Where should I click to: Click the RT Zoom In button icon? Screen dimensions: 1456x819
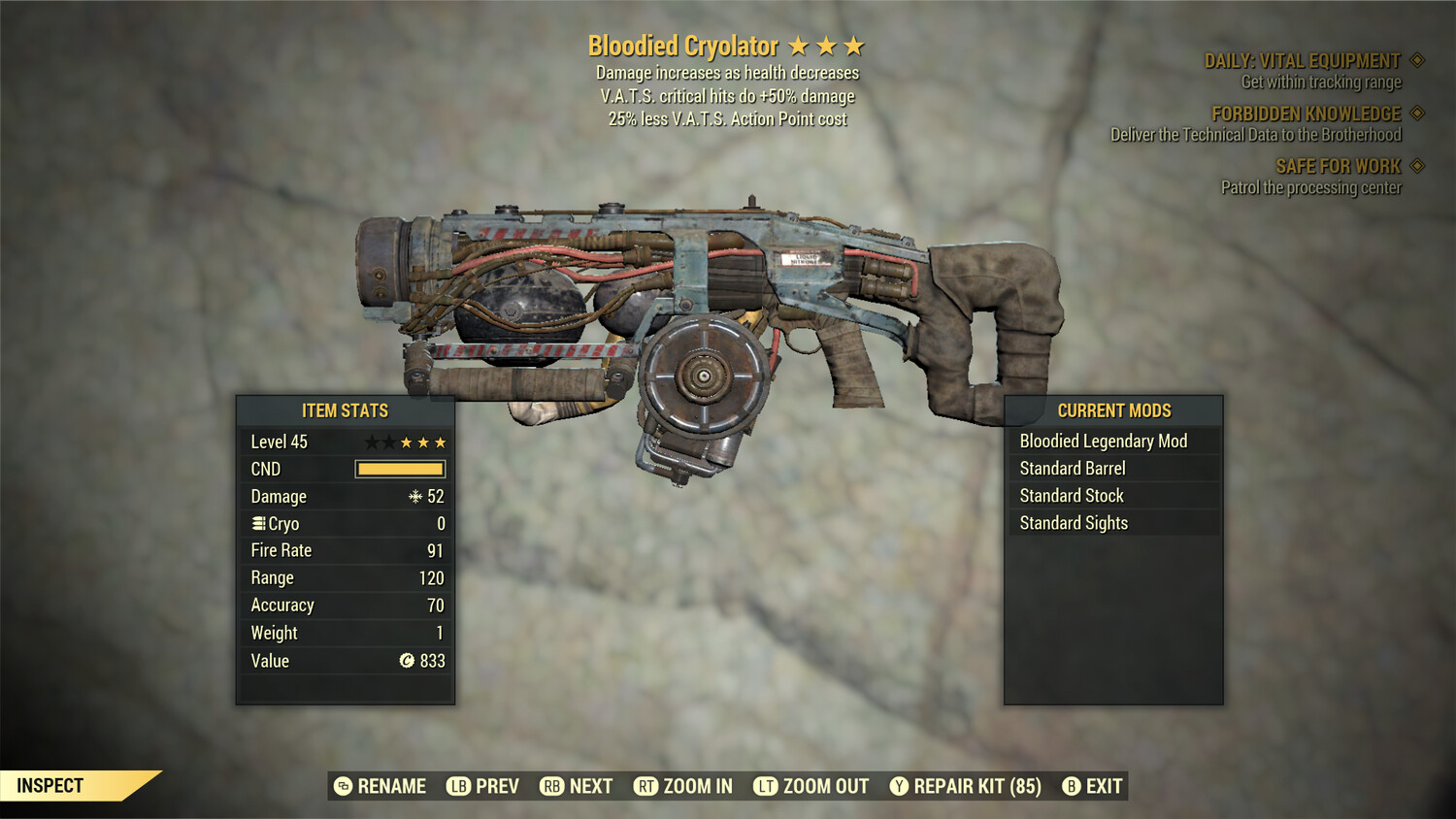[645, 786]
